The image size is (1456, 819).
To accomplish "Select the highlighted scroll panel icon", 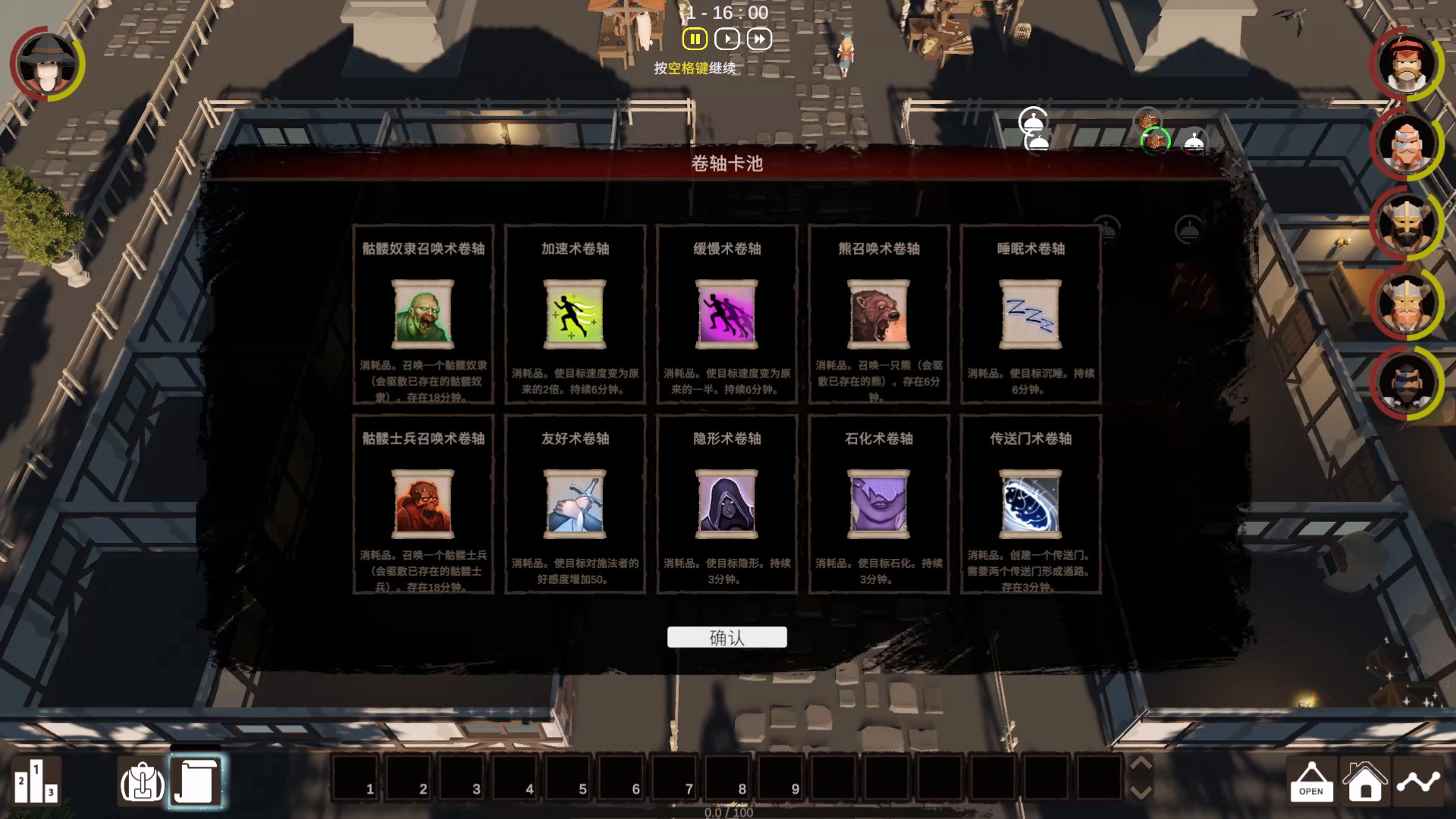I will (x=196, y=782).
